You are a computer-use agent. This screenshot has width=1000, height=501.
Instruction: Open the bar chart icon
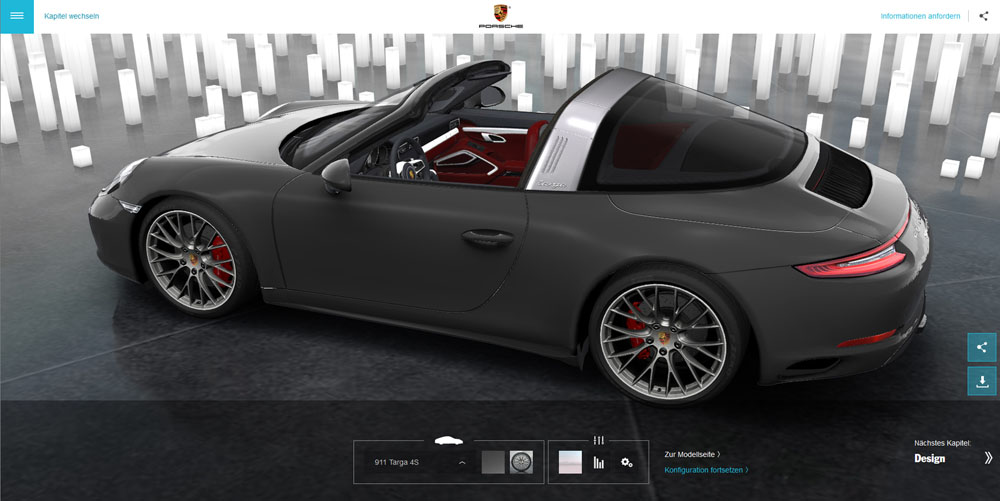[599, 462]
